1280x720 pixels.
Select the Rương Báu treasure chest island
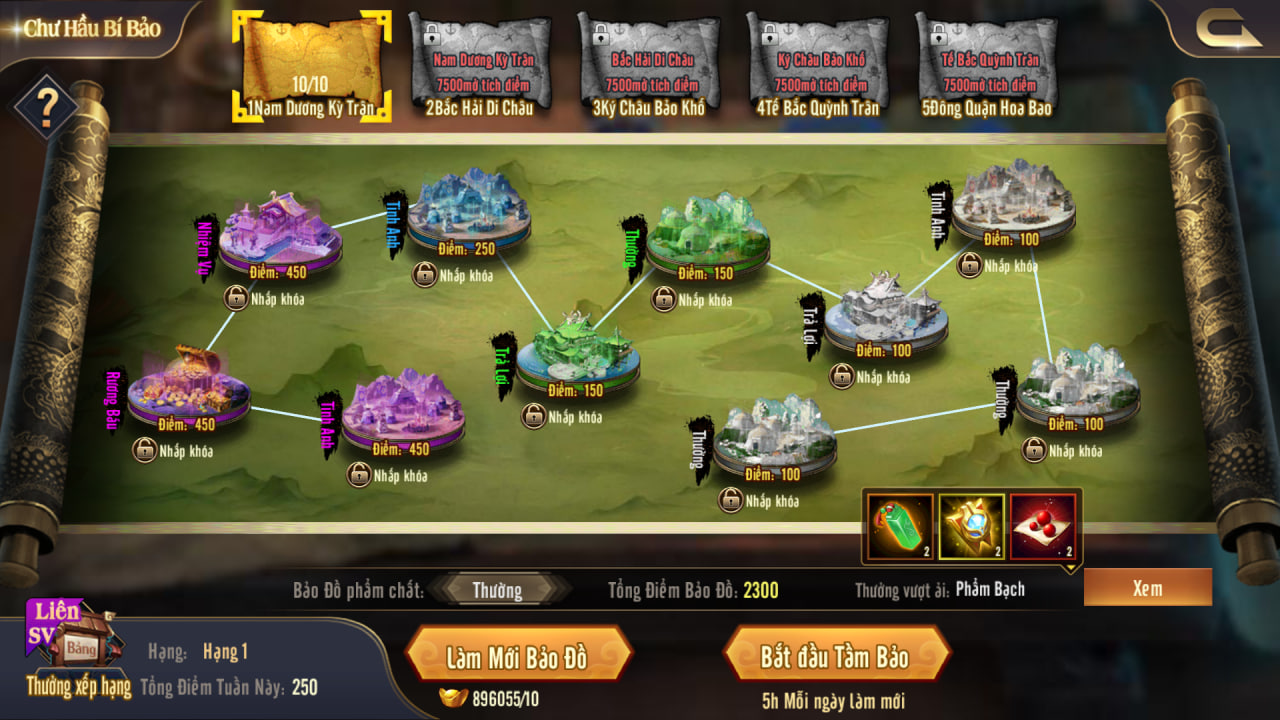click(187, 387)
